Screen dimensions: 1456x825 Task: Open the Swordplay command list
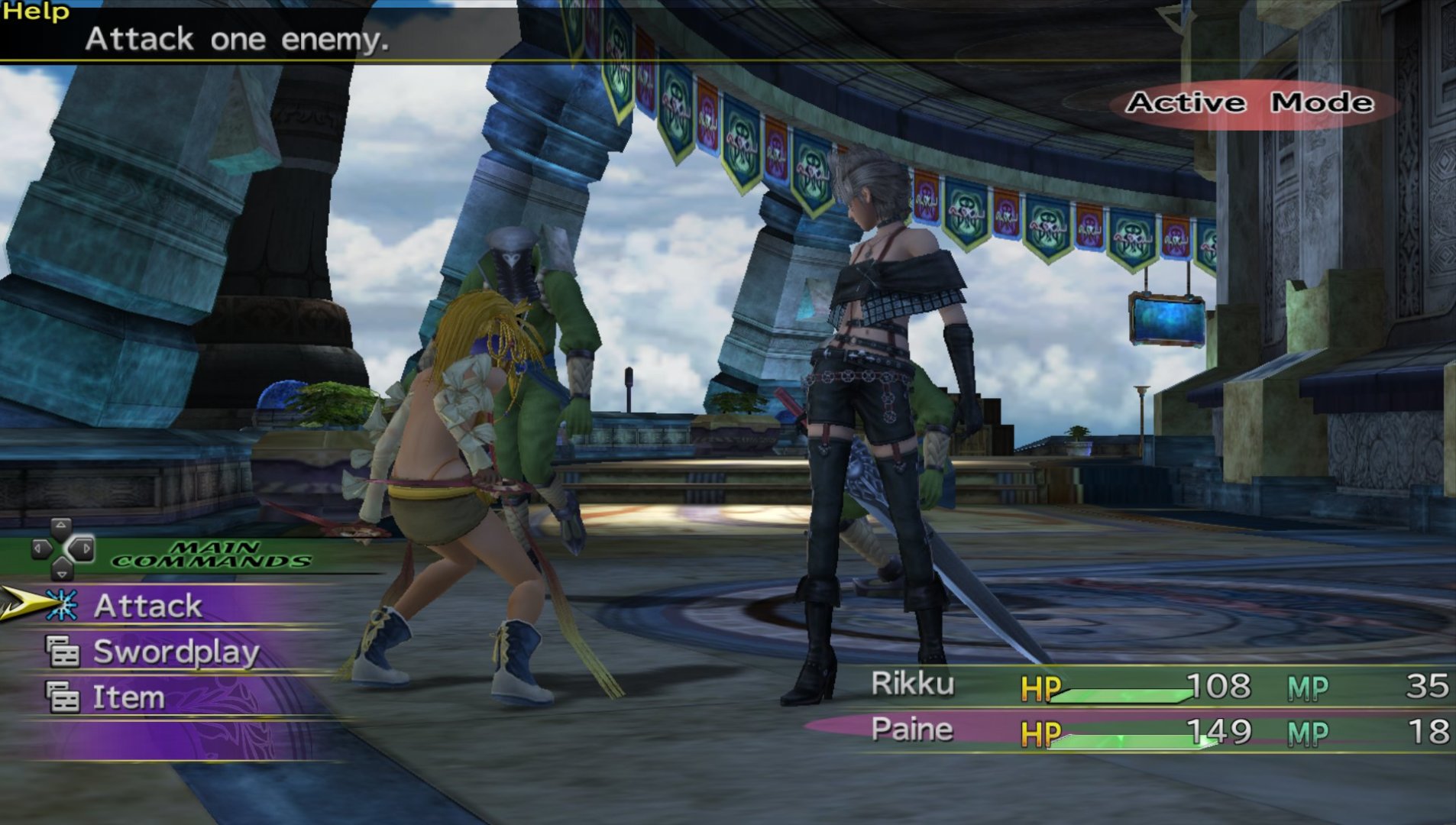pyautogui.click(x=176, y=652)
